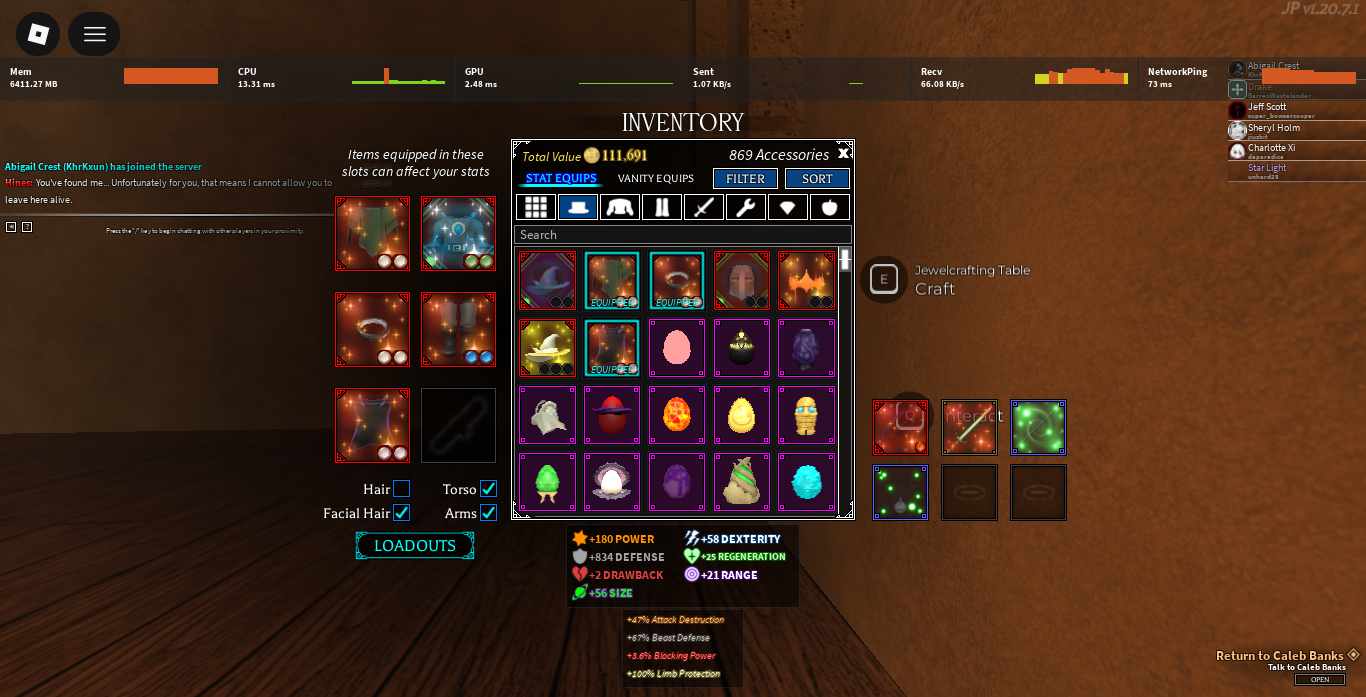Show all items with the grid category
1366x697 pixels.
tap(537, 207)
